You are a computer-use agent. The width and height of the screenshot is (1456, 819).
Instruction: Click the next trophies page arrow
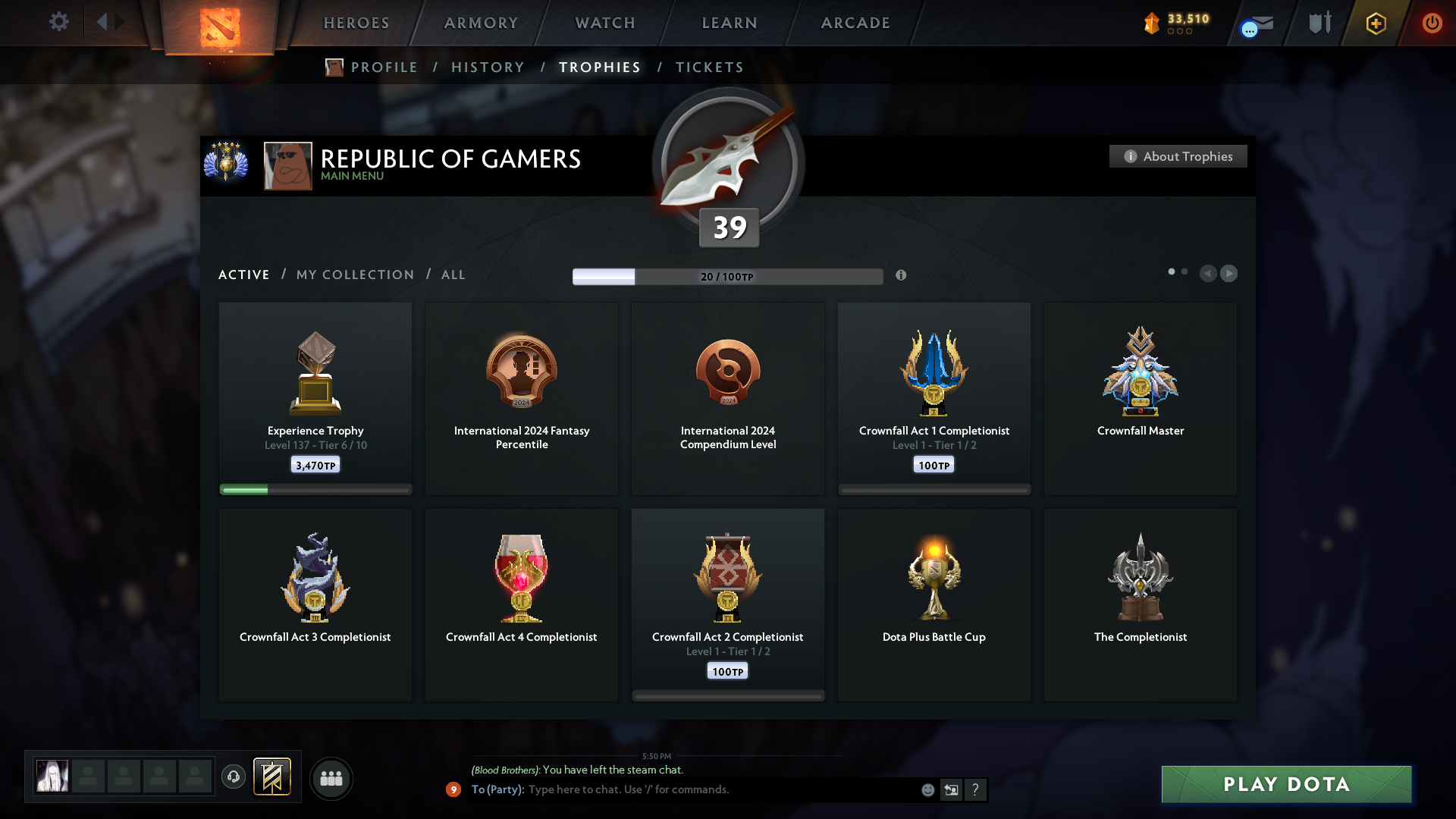[x=1229, y=274]
